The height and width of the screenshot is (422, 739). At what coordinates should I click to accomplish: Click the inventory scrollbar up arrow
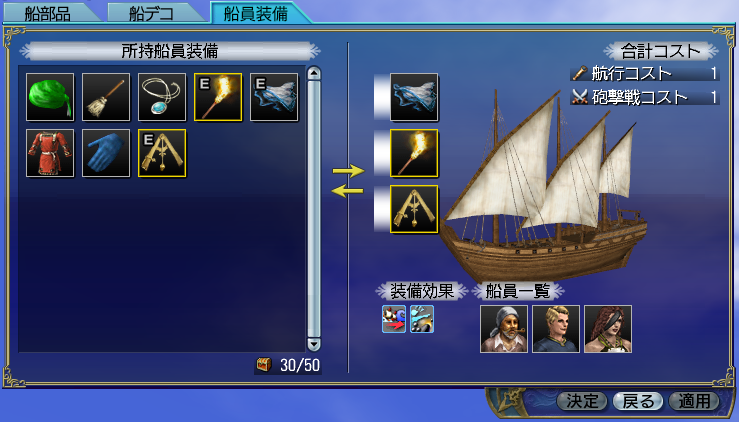[313, 73]
